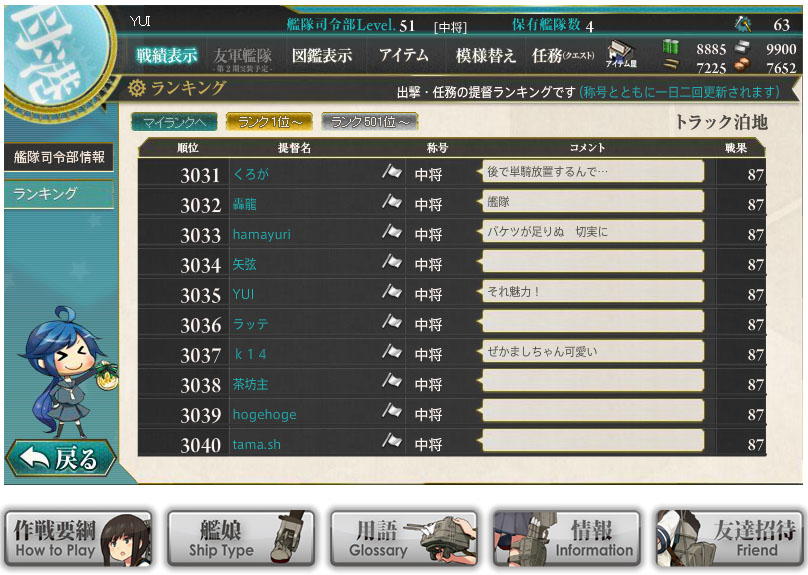
Task: Go back with the 戻る button
Action: point(61,458)
